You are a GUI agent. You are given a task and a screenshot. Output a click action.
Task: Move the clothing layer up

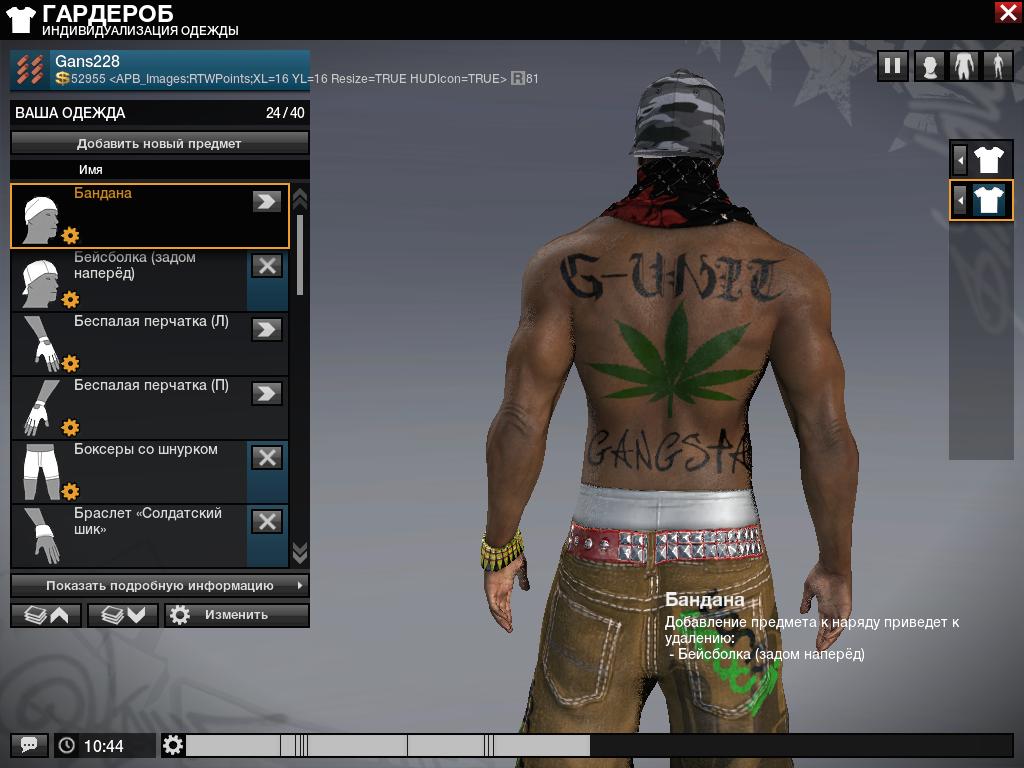tap(45, 615)
